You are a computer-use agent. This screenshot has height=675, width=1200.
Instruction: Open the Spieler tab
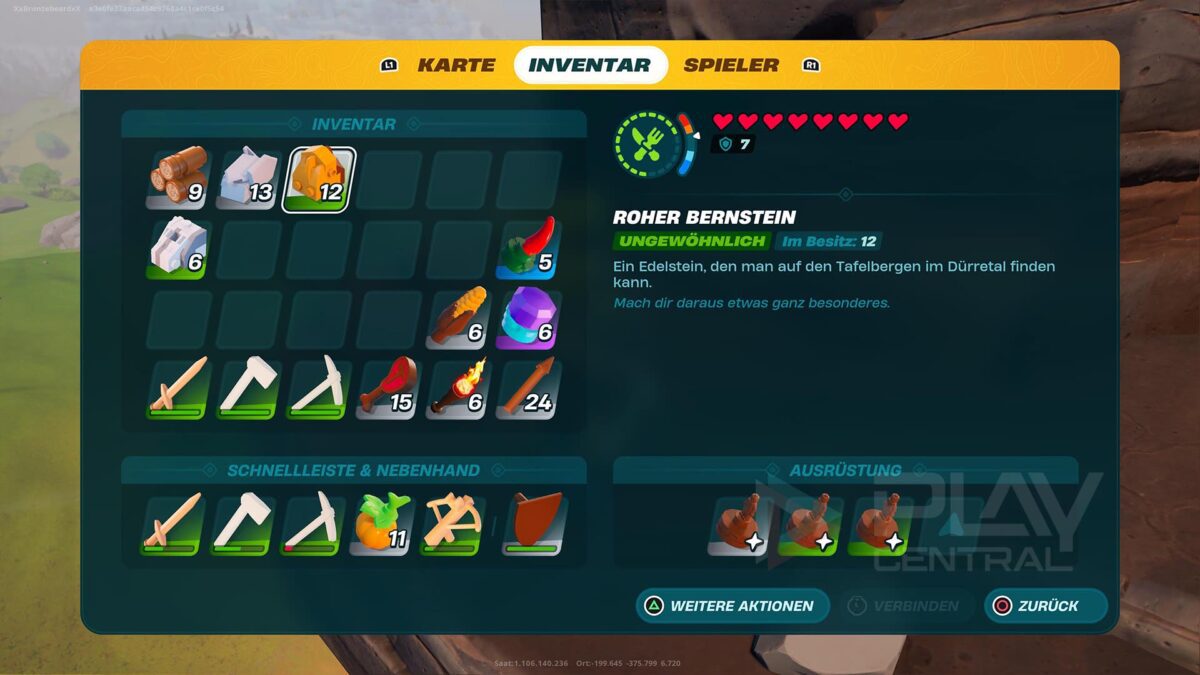[731, 65]
